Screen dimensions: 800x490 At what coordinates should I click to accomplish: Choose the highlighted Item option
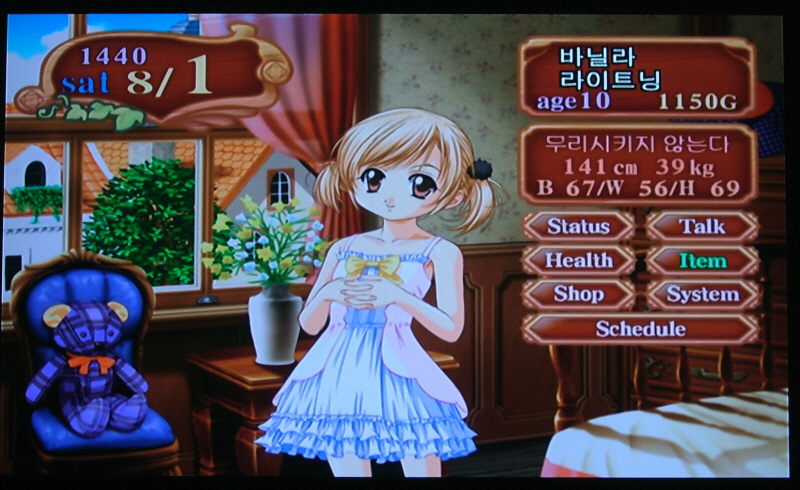(x=702, y=261)
